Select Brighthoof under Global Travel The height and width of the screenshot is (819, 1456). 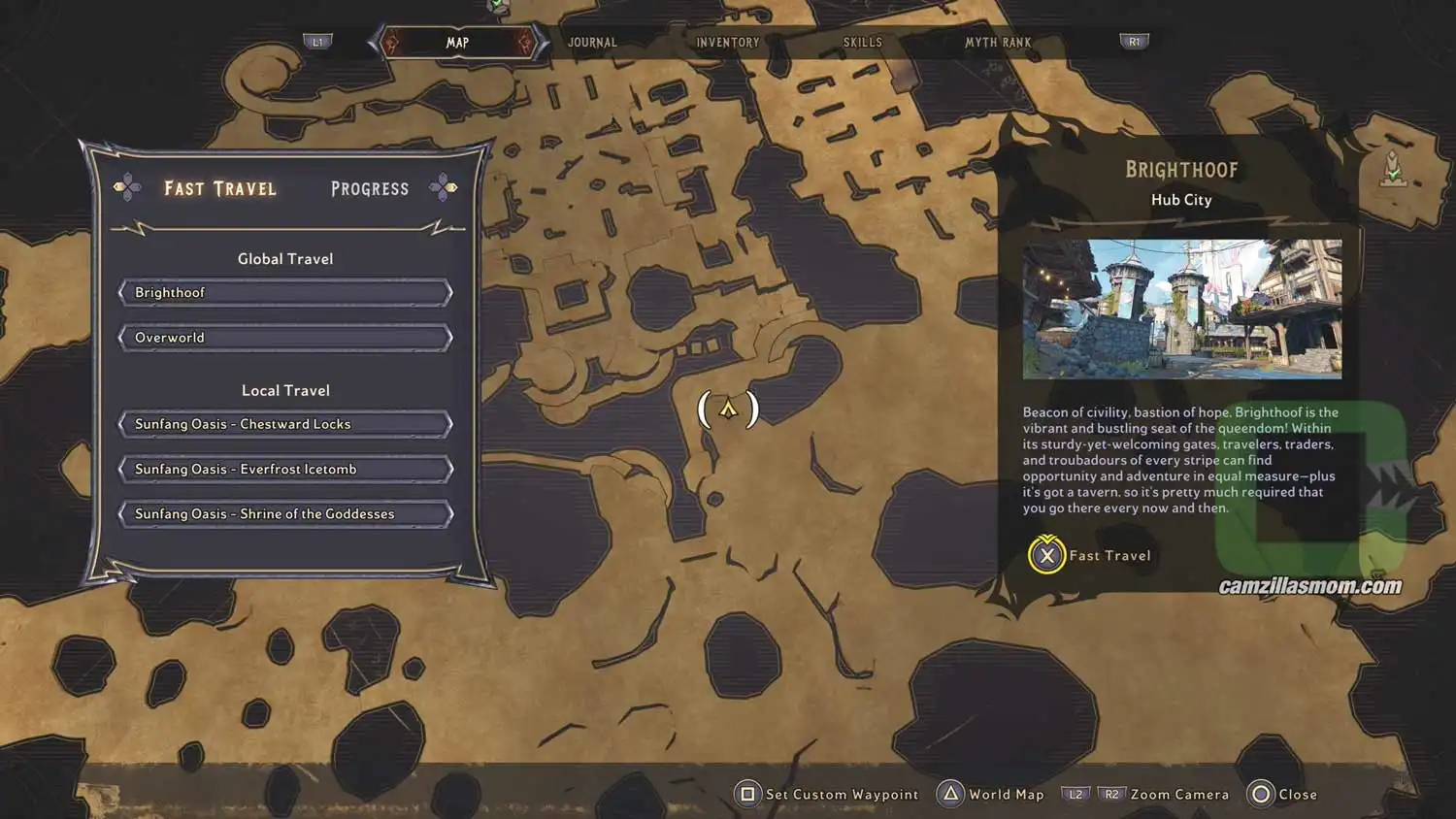[x=284, y=292]
